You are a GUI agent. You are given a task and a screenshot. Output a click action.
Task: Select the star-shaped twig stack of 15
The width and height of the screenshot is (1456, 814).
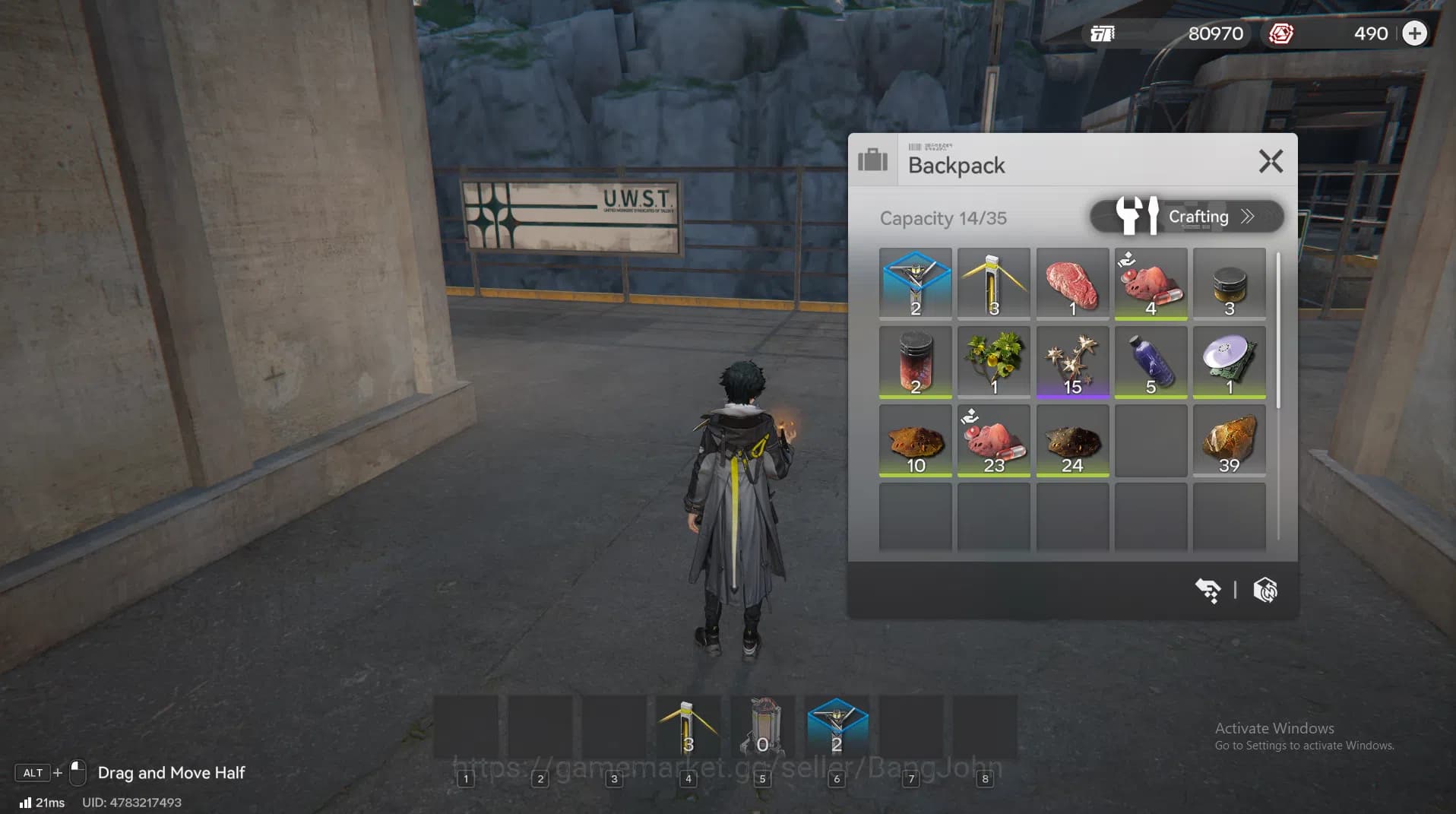(x=1071, y=362)
